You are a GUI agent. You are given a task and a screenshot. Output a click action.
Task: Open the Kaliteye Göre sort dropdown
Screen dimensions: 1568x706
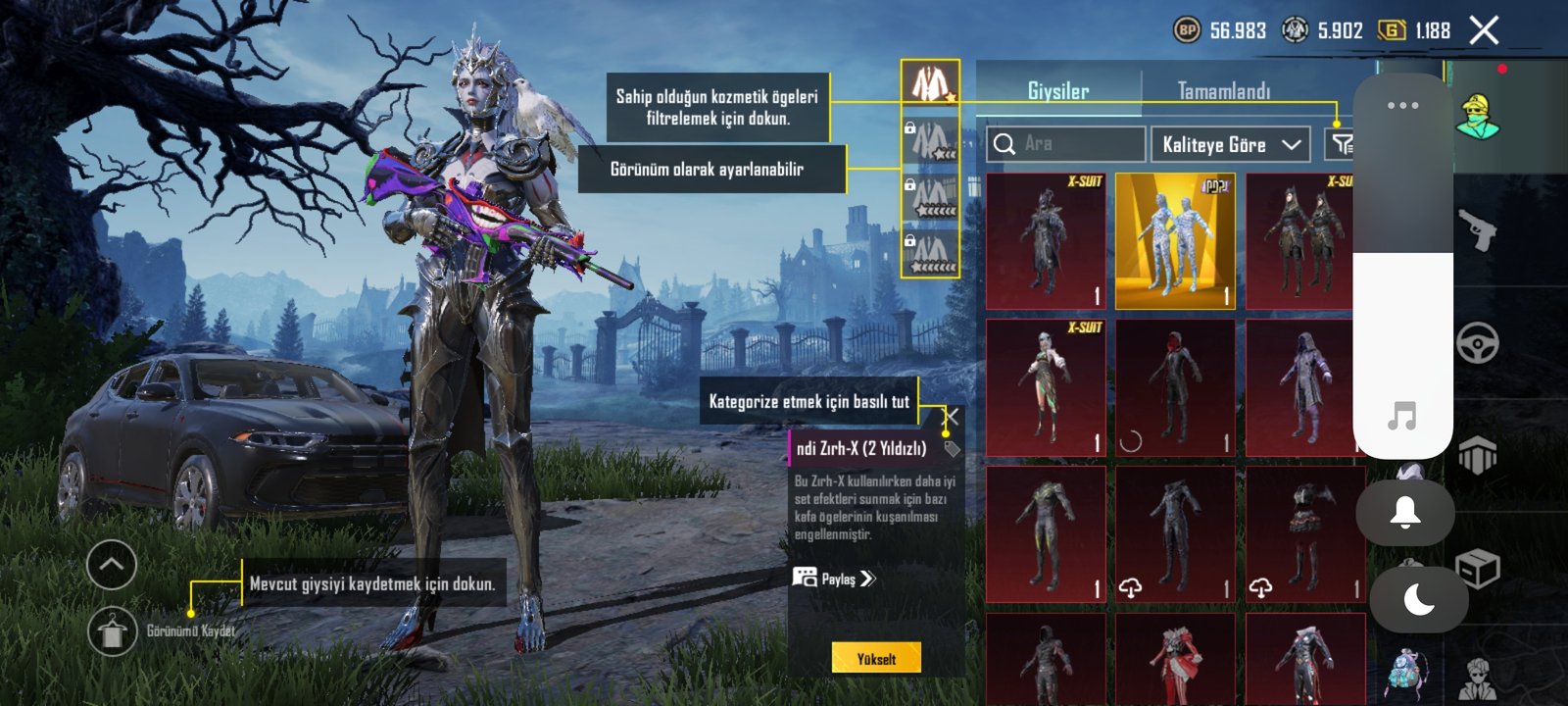pyautogui.click(x=1231, y=144)
